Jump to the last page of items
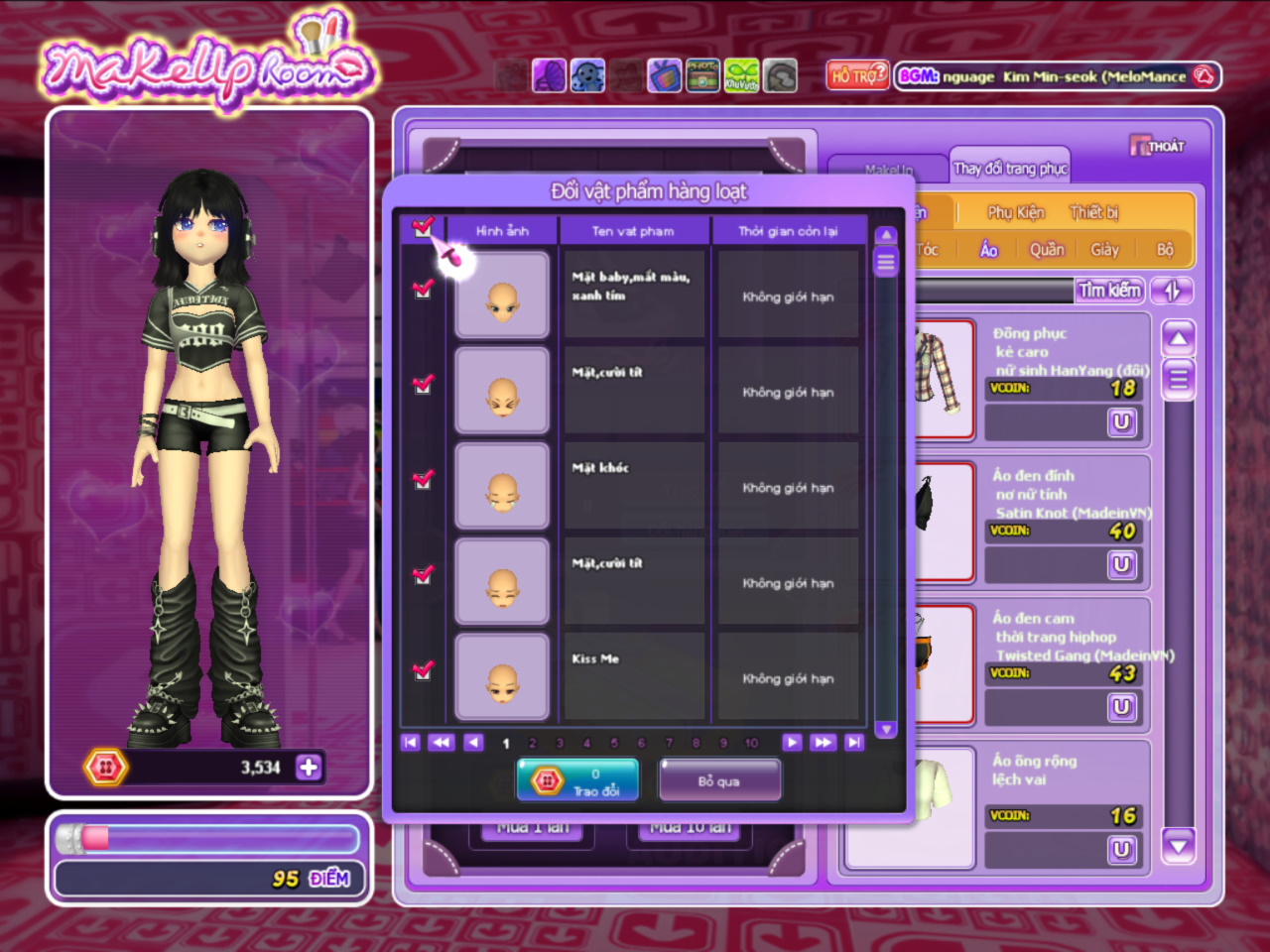The width and height of the screenshot is (1270, 952). pos(854,742)
